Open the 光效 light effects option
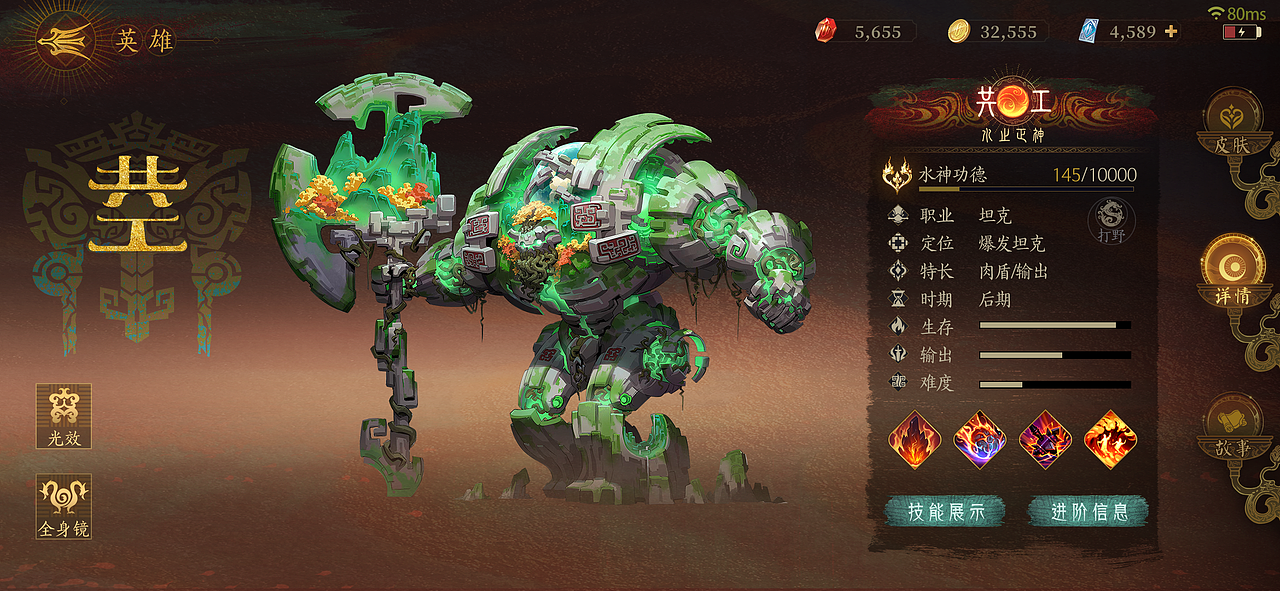Viewport: 1280px width, 591px height. pos(64,416)
